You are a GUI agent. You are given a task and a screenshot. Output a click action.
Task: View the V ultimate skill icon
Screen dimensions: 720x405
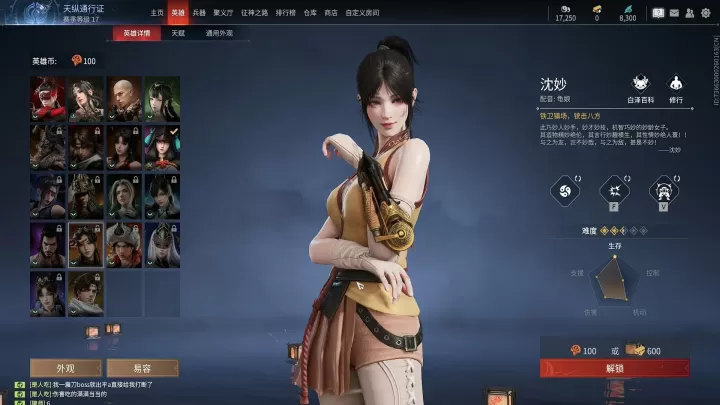point(661,190)
